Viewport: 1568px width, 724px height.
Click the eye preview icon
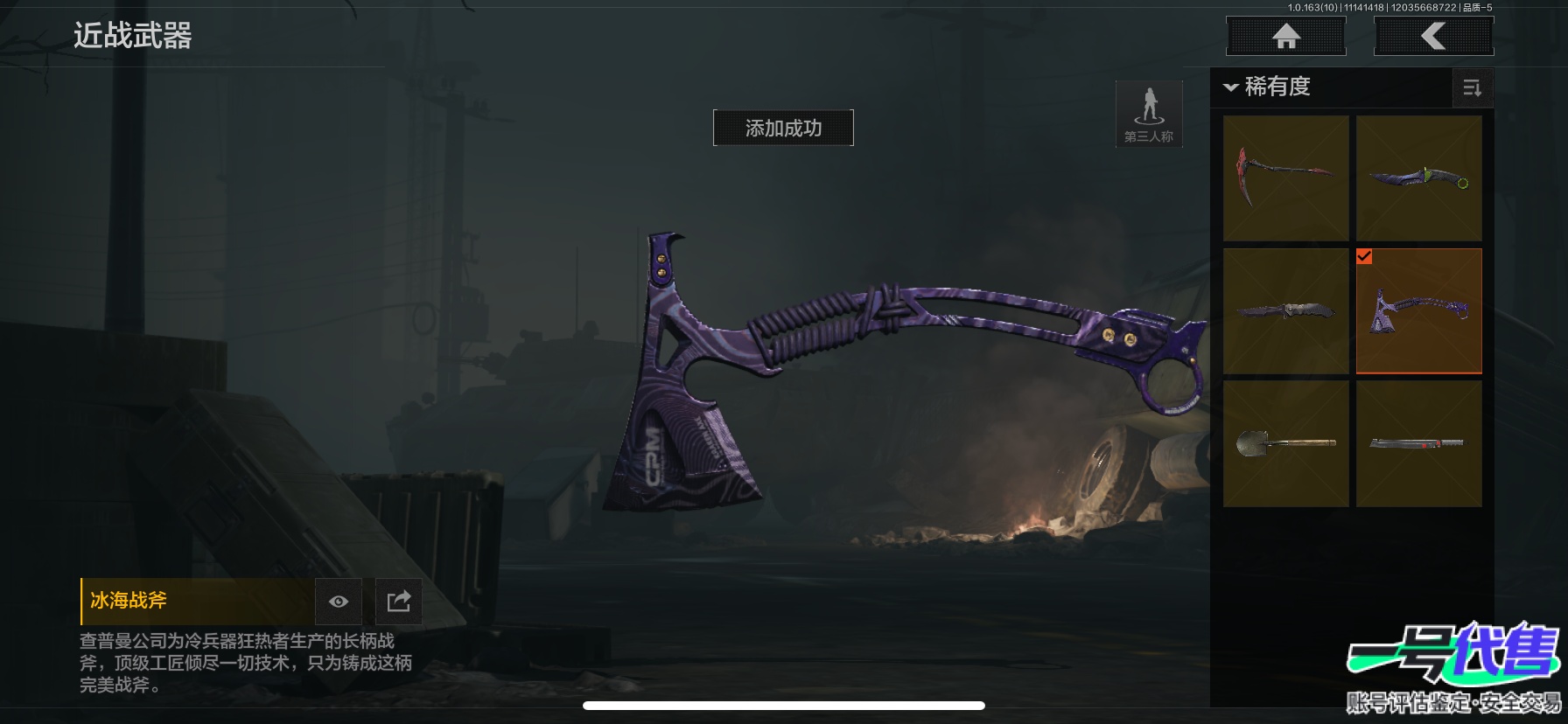[x=339, y=602]
